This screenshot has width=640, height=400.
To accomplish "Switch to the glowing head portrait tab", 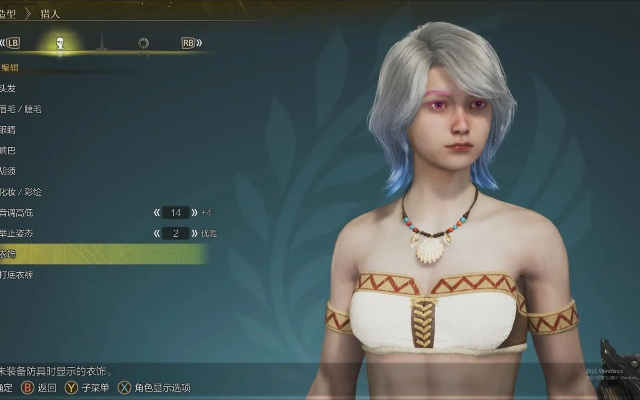I will (x=60, y=43).
